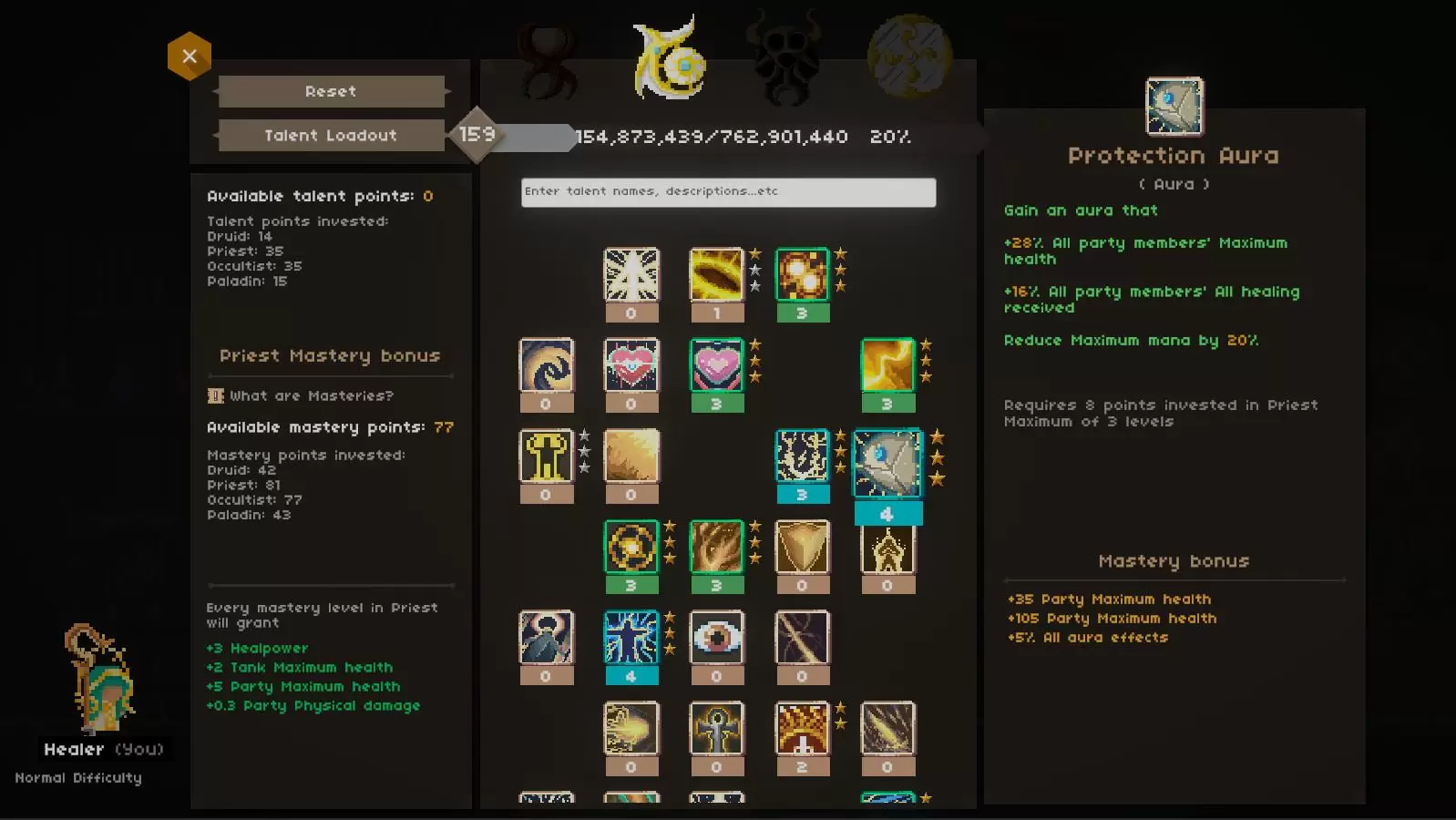Select the Protection Aura talent in the tree
Image resolution: width=1456 pixels, height=820 pixels.
[887, 464]
